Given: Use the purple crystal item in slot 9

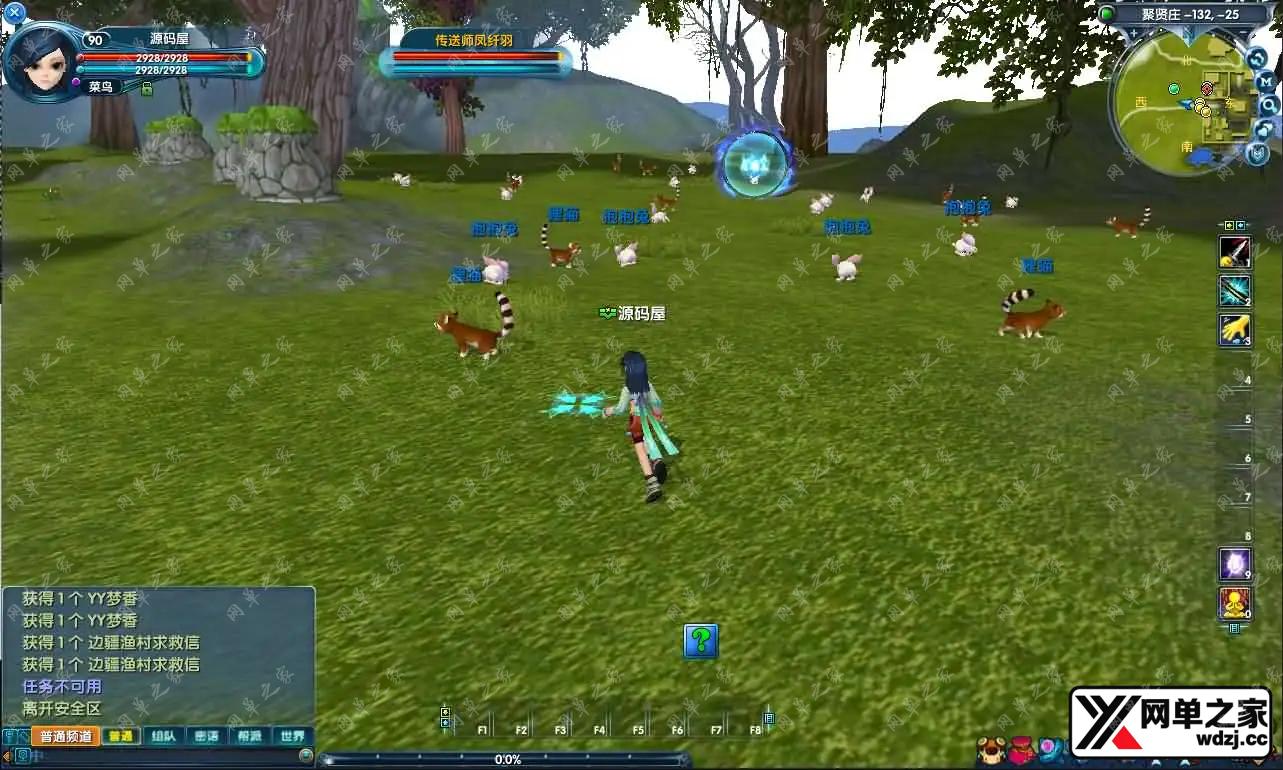Looking at the screenshot, I should (1234, 565).
